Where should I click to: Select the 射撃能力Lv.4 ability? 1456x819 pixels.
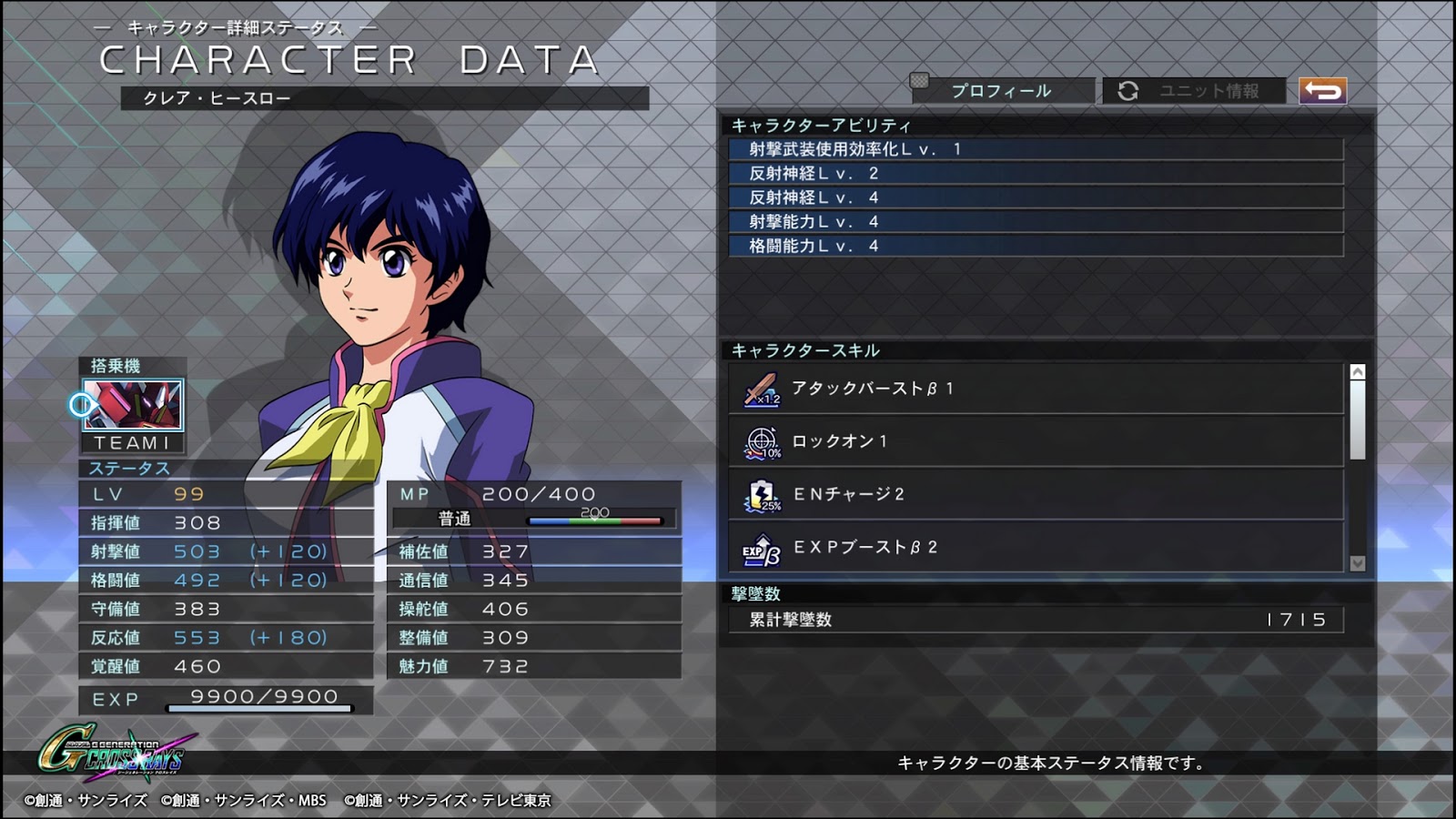[x=1036, y=221]
